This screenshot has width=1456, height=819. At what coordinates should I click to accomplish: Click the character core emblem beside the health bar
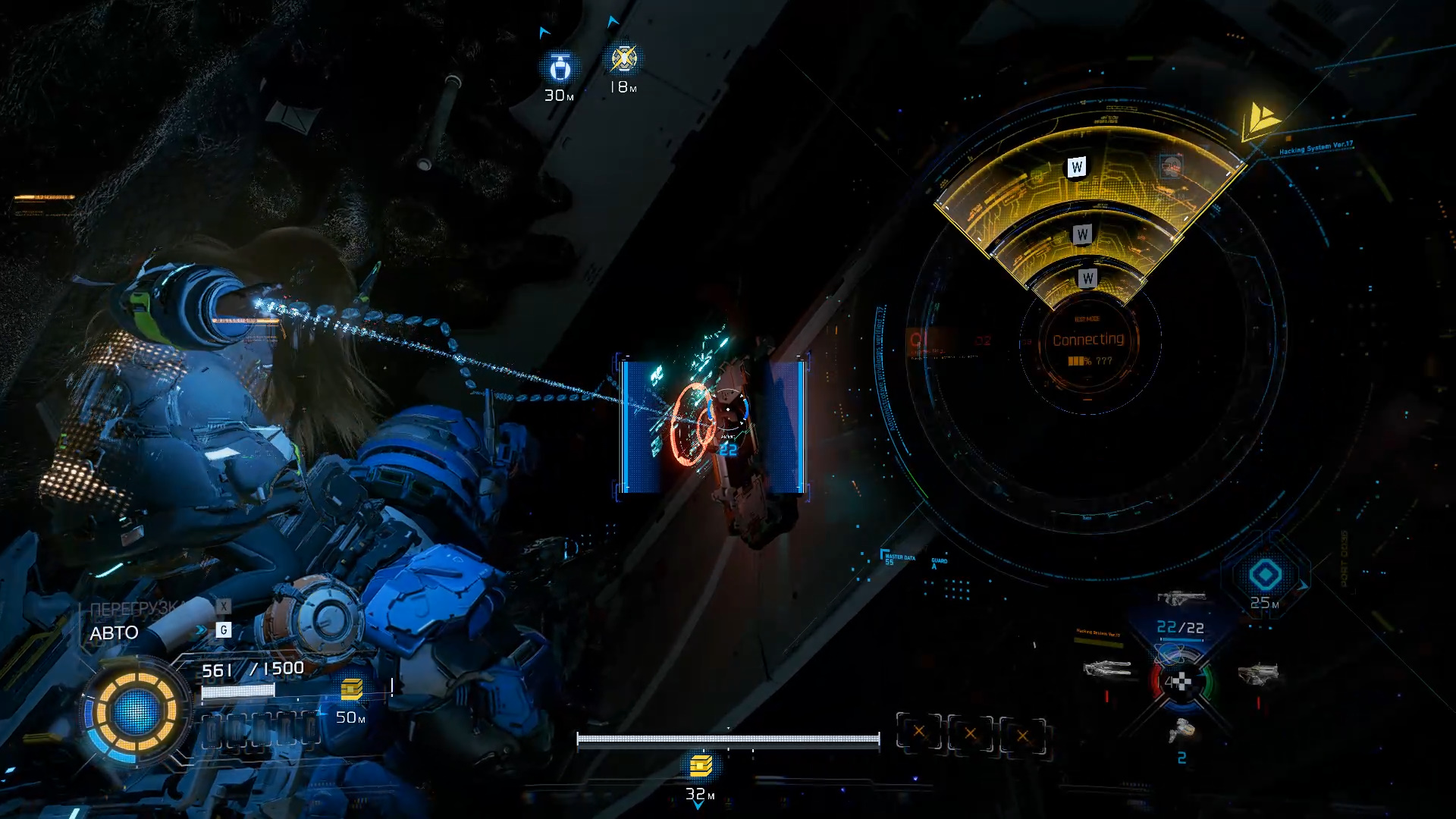pyautogui.click(x=136, y=711)
